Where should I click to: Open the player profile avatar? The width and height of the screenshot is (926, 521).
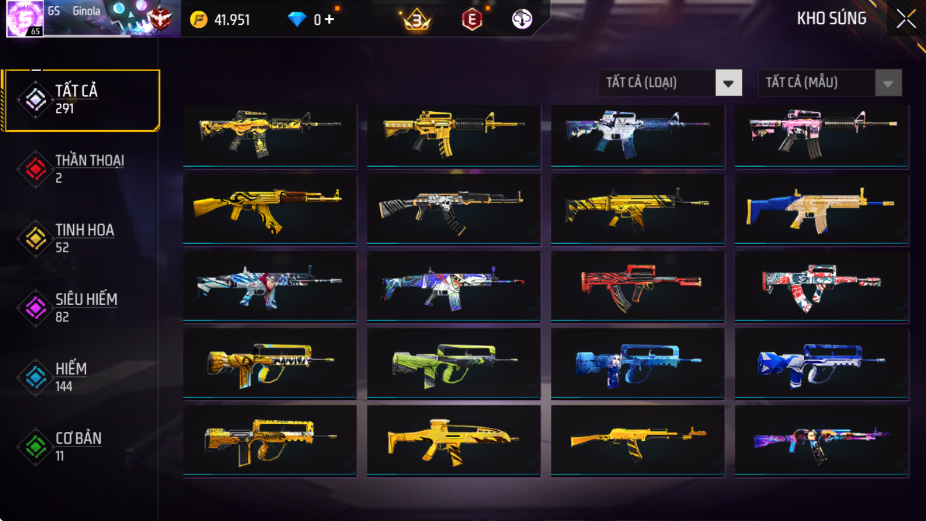pyautogui.click(x=24, y=19)
